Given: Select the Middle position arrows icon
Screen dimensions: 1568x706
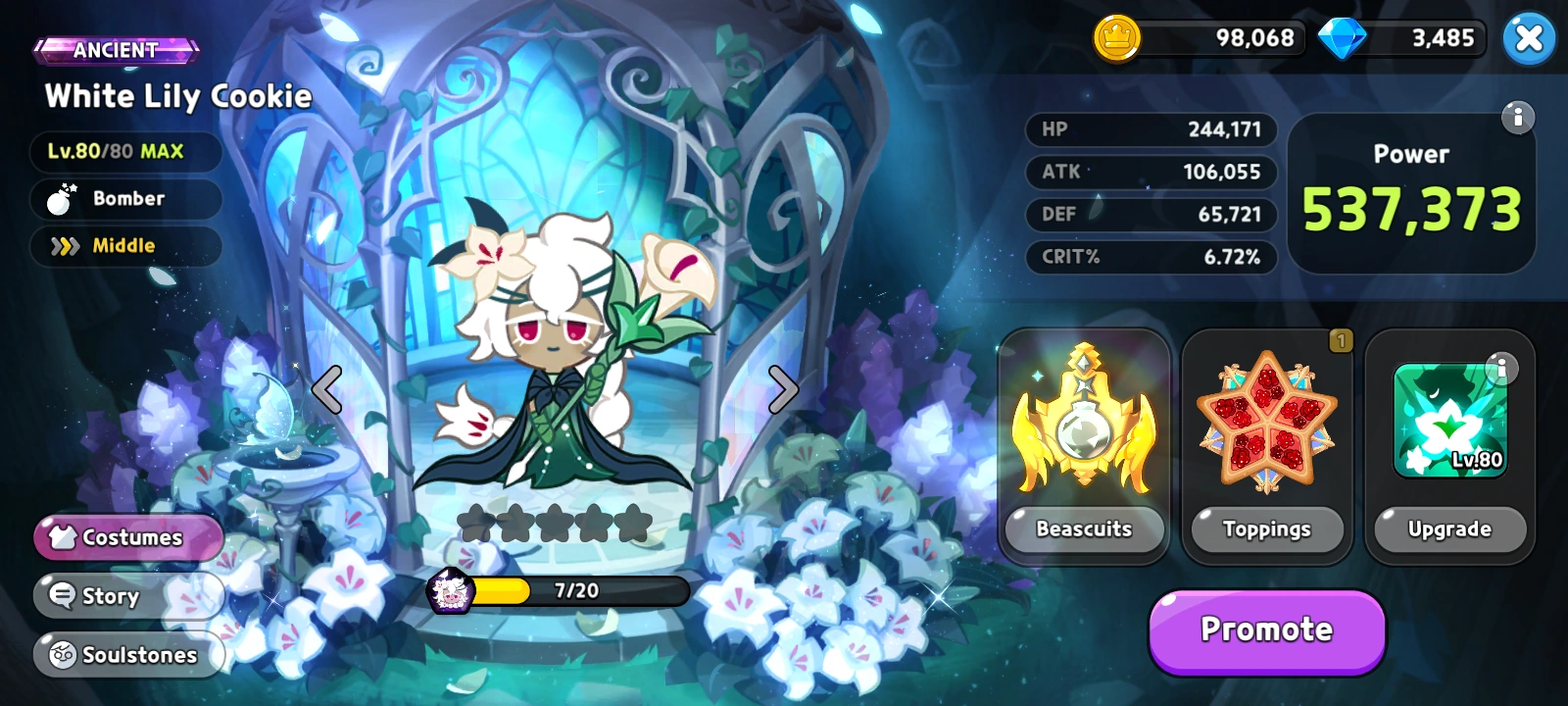Looking at the screenshot, I should (x=68, y=246).
